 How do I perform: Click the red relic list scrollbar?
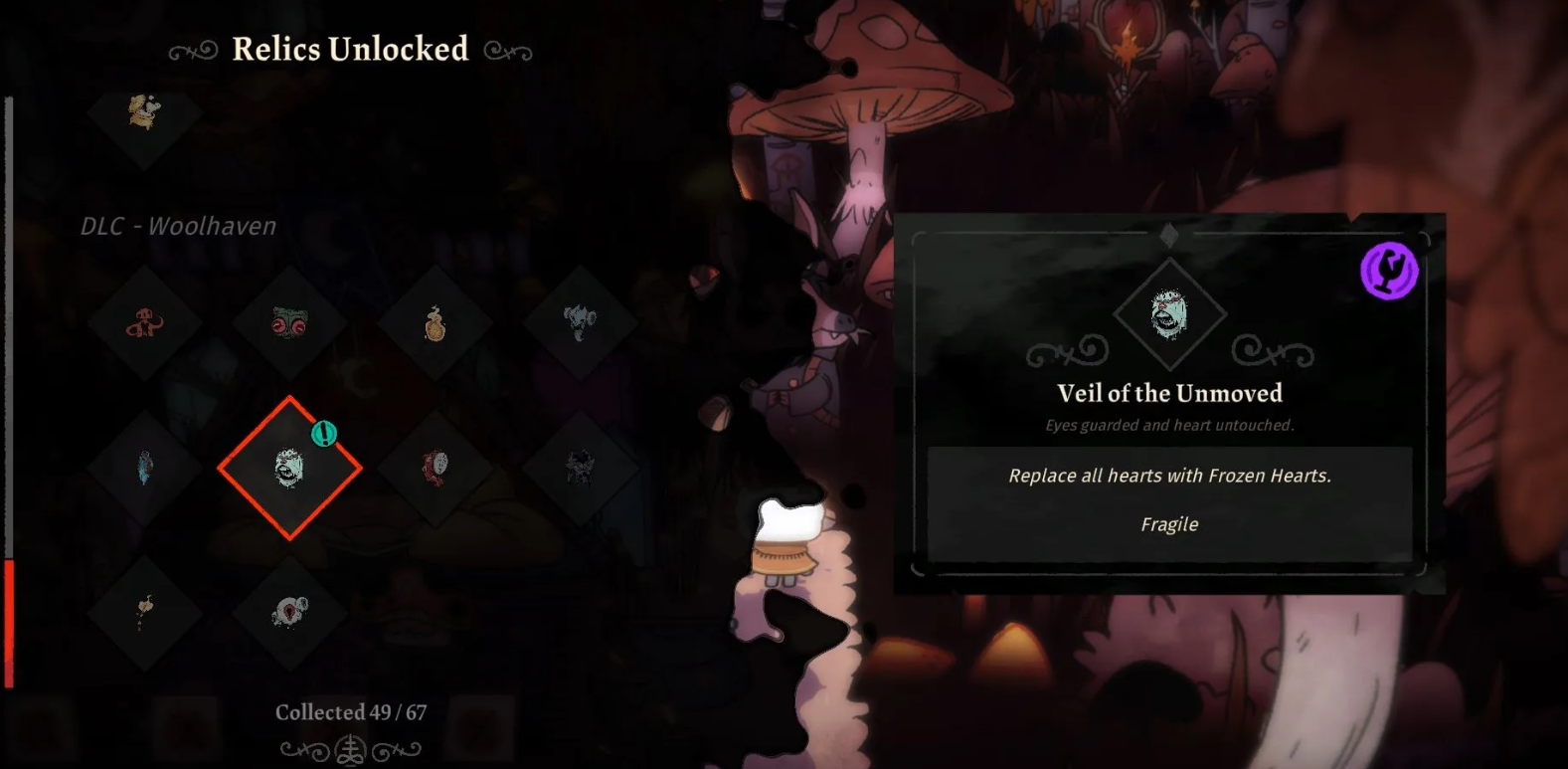pos(9,623)
